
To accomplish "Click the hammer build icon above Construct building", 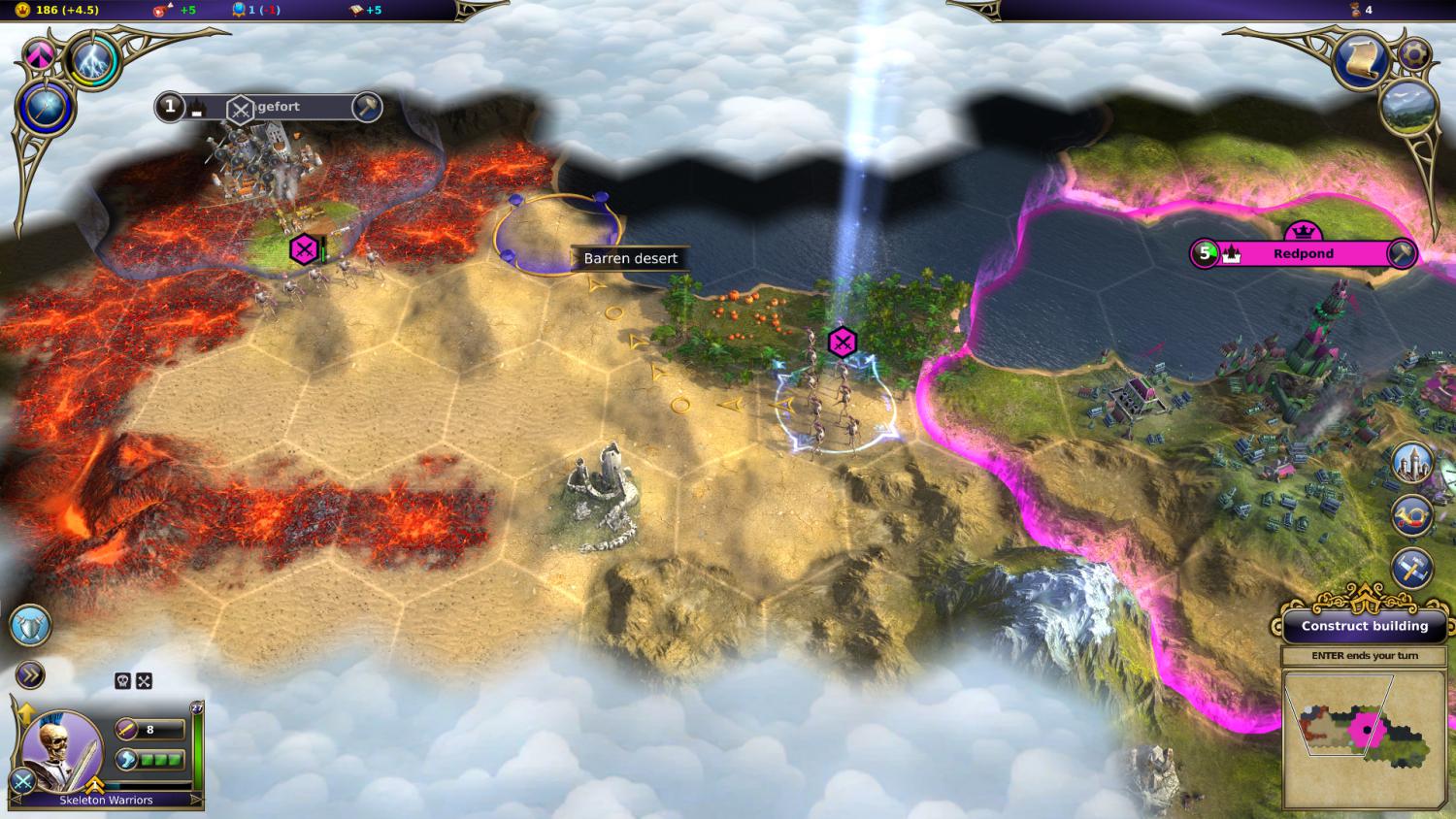I will coord(1412,568).
